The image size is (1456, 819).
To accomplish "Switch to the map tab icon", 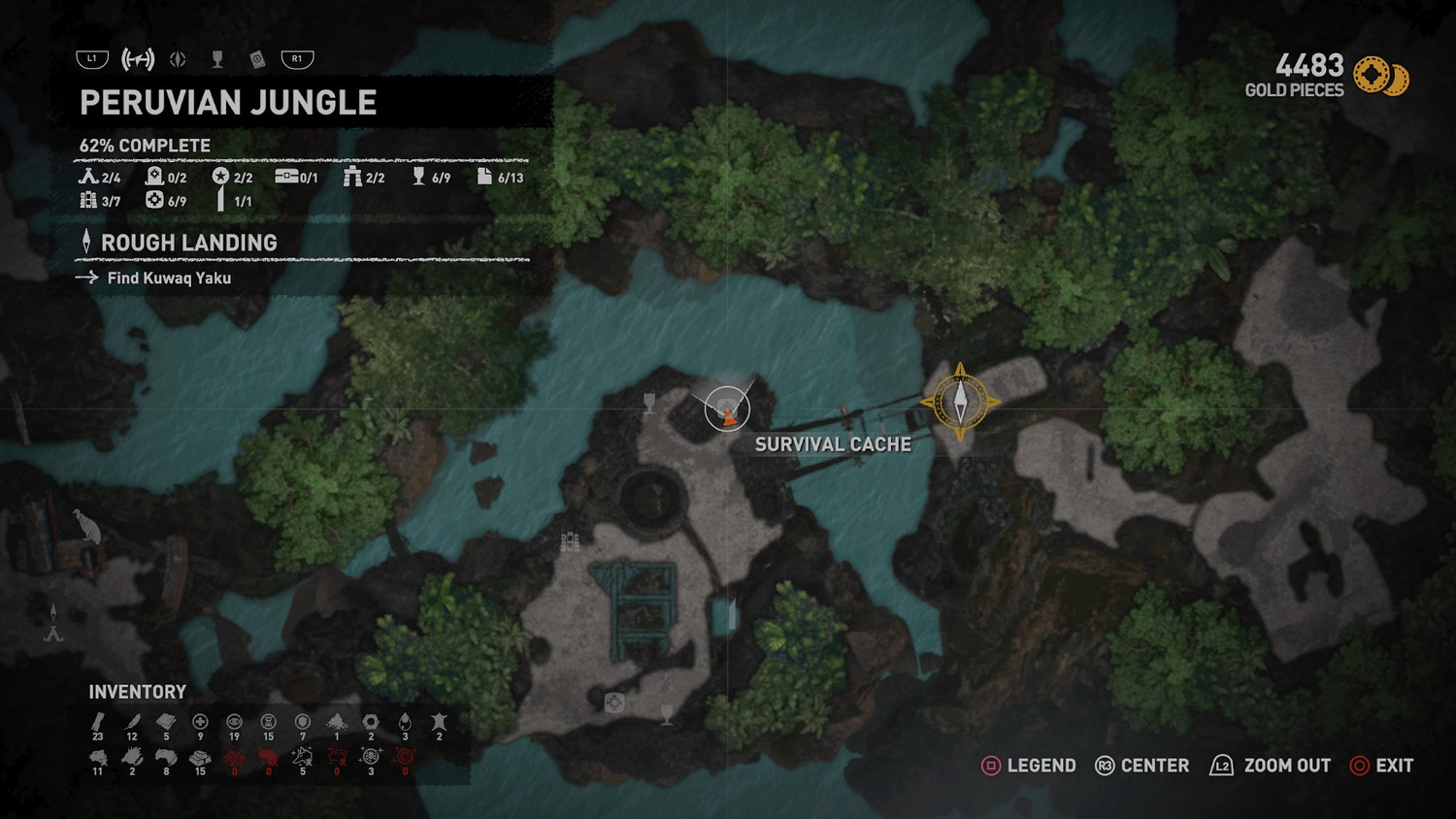I will click(x=138, y=59).
